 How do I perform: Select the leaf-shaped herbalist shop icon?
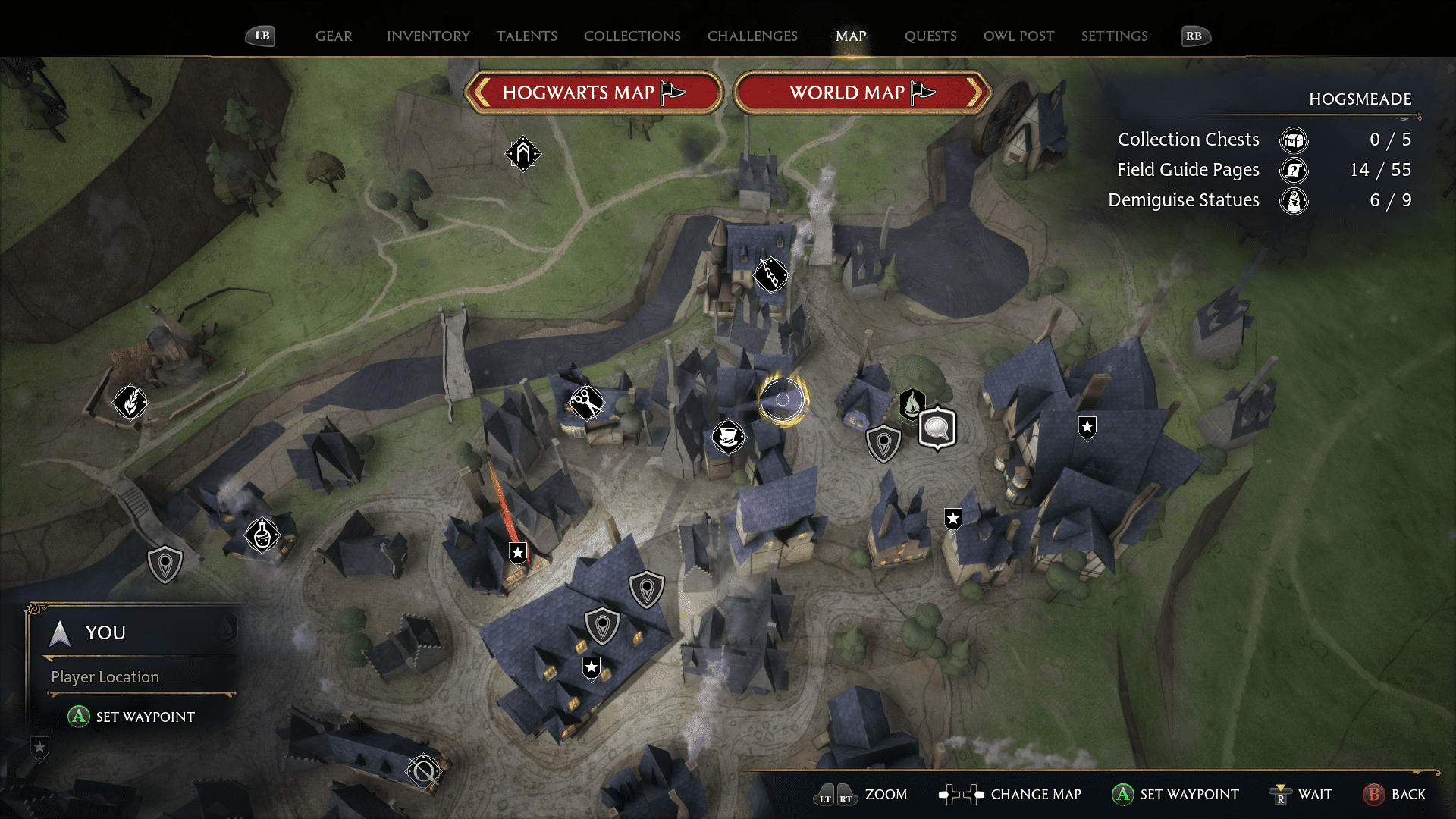pyautogui.click(x=130, y=403)
